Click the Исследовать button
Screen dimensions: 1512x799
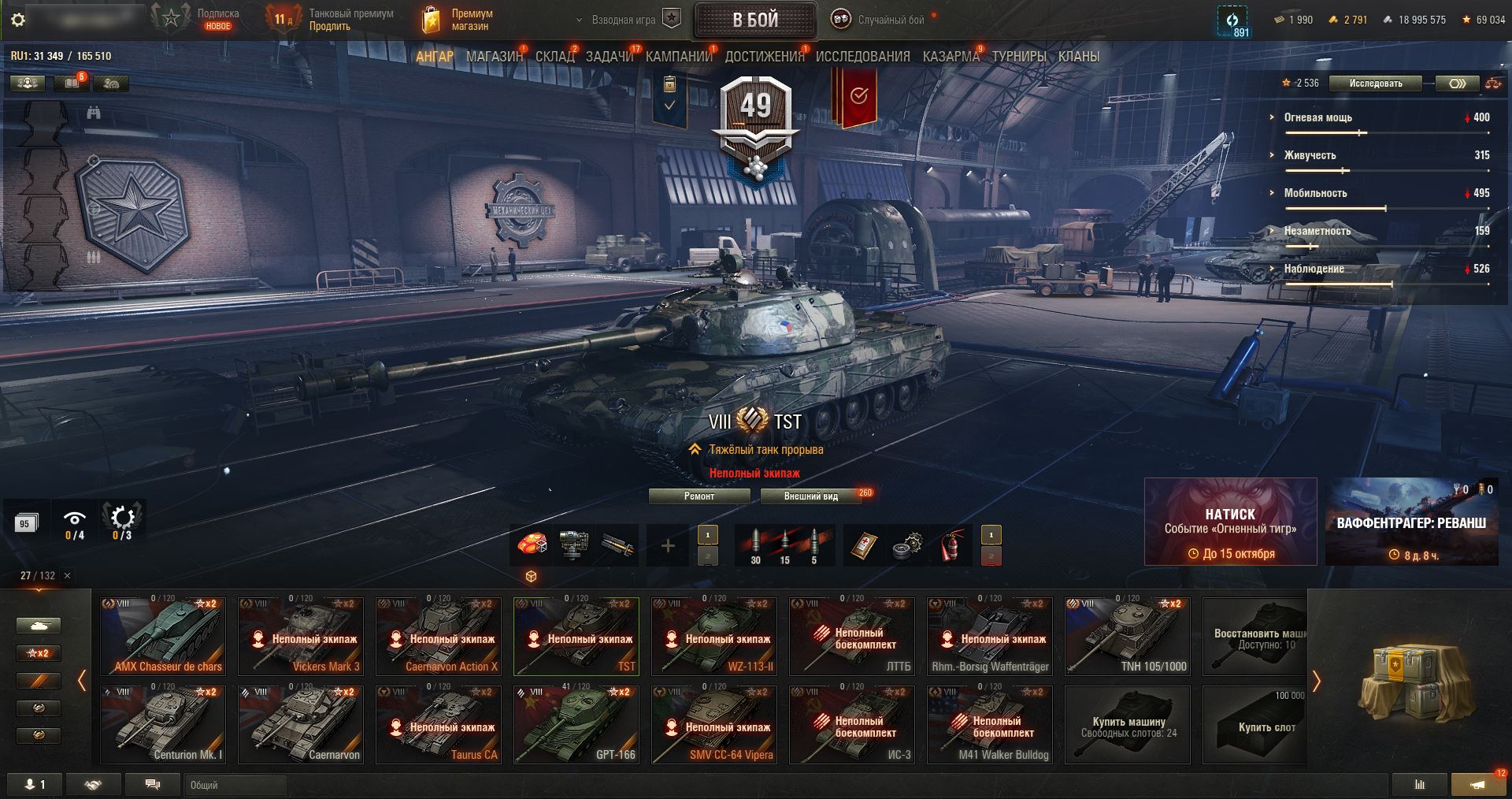1375,84
